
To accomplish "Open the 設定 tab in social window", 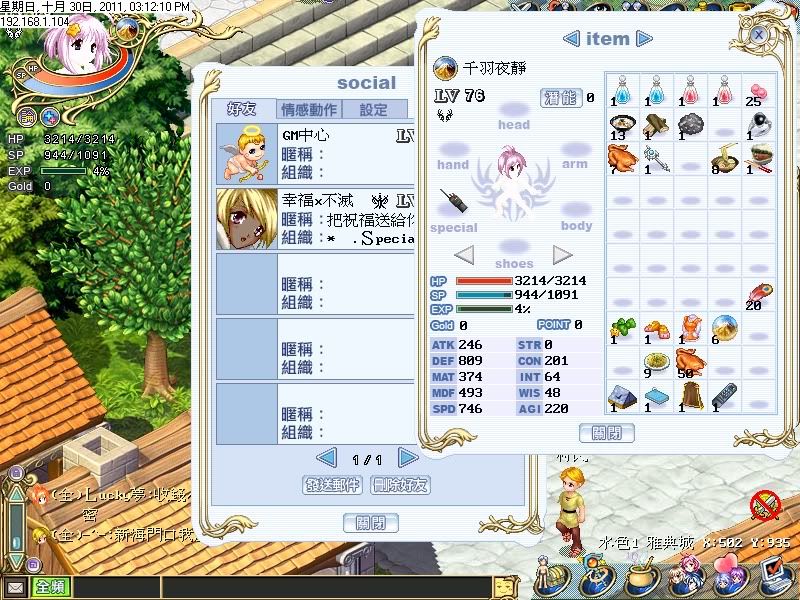I will [374, 109].
